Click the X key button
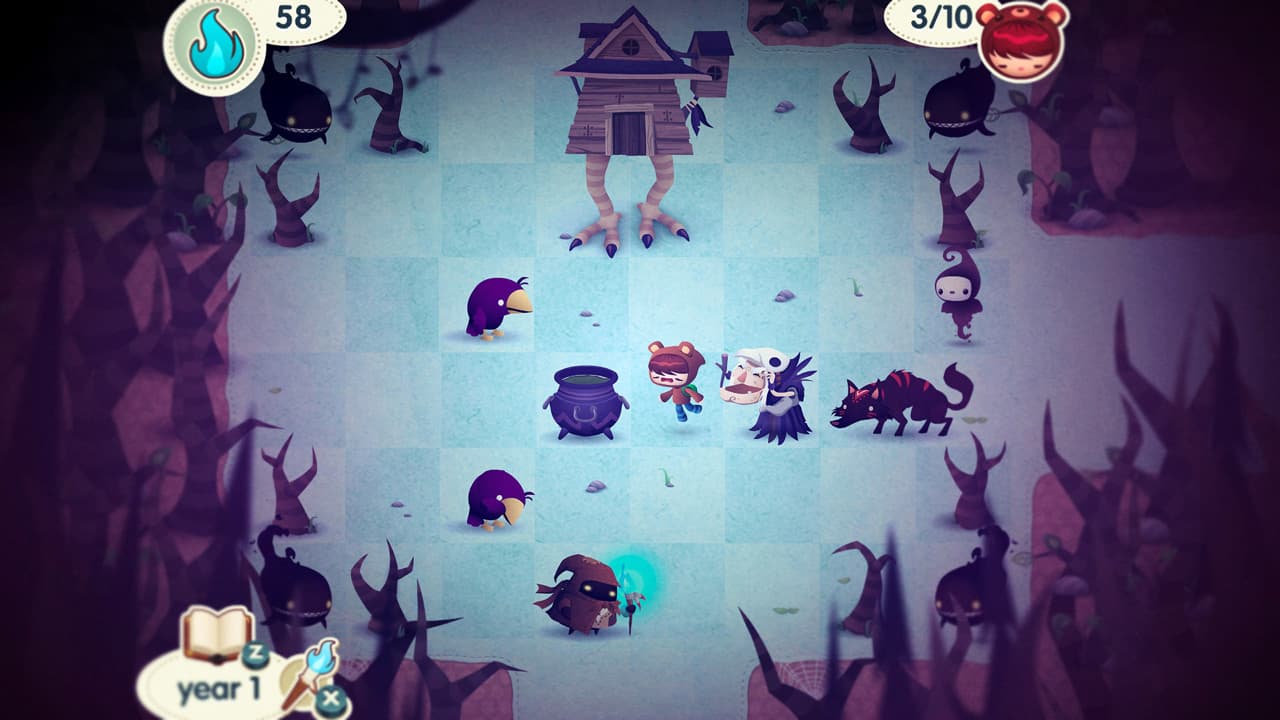 [x=332, y=697]
